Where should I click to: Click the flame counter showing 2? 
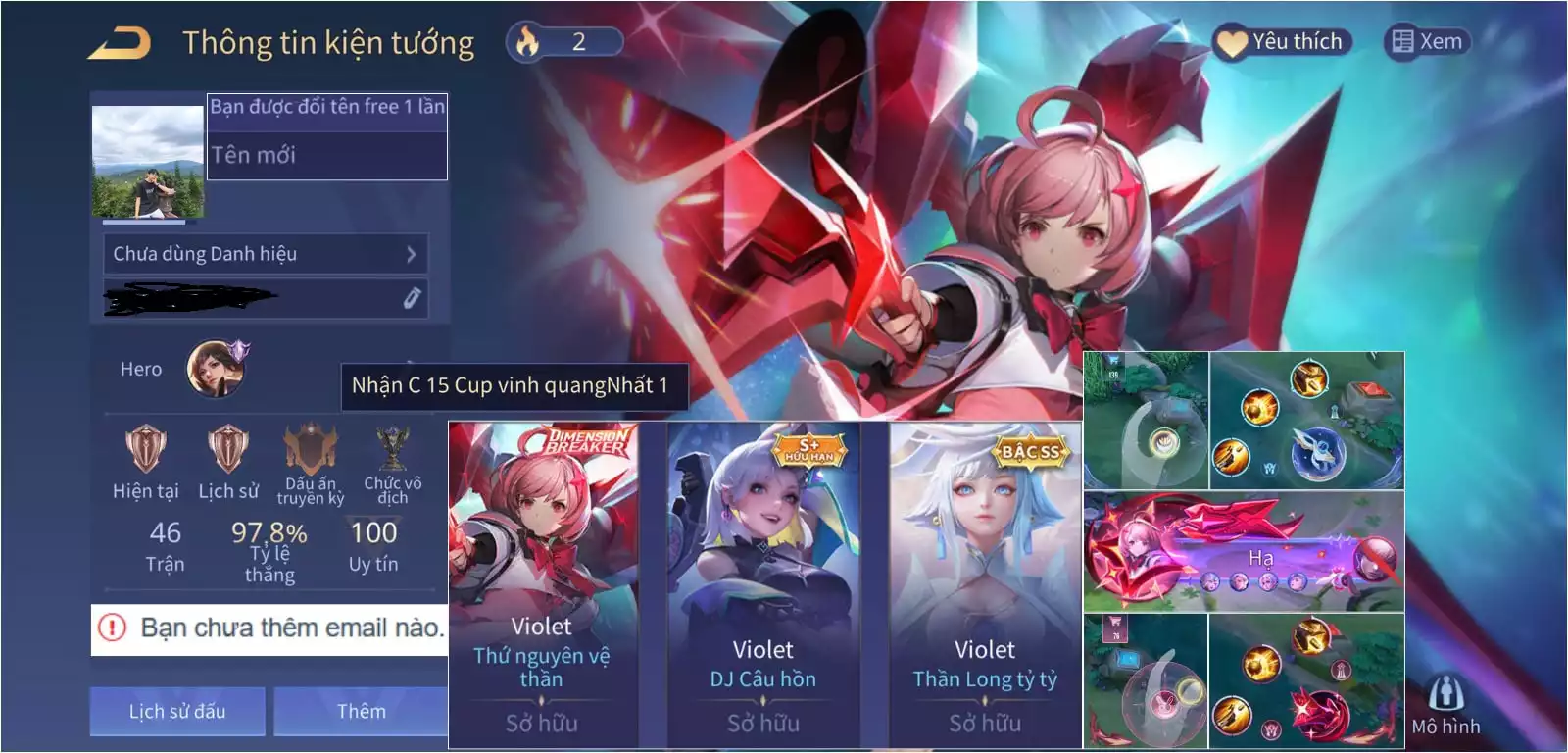click(x=564, y=42)
